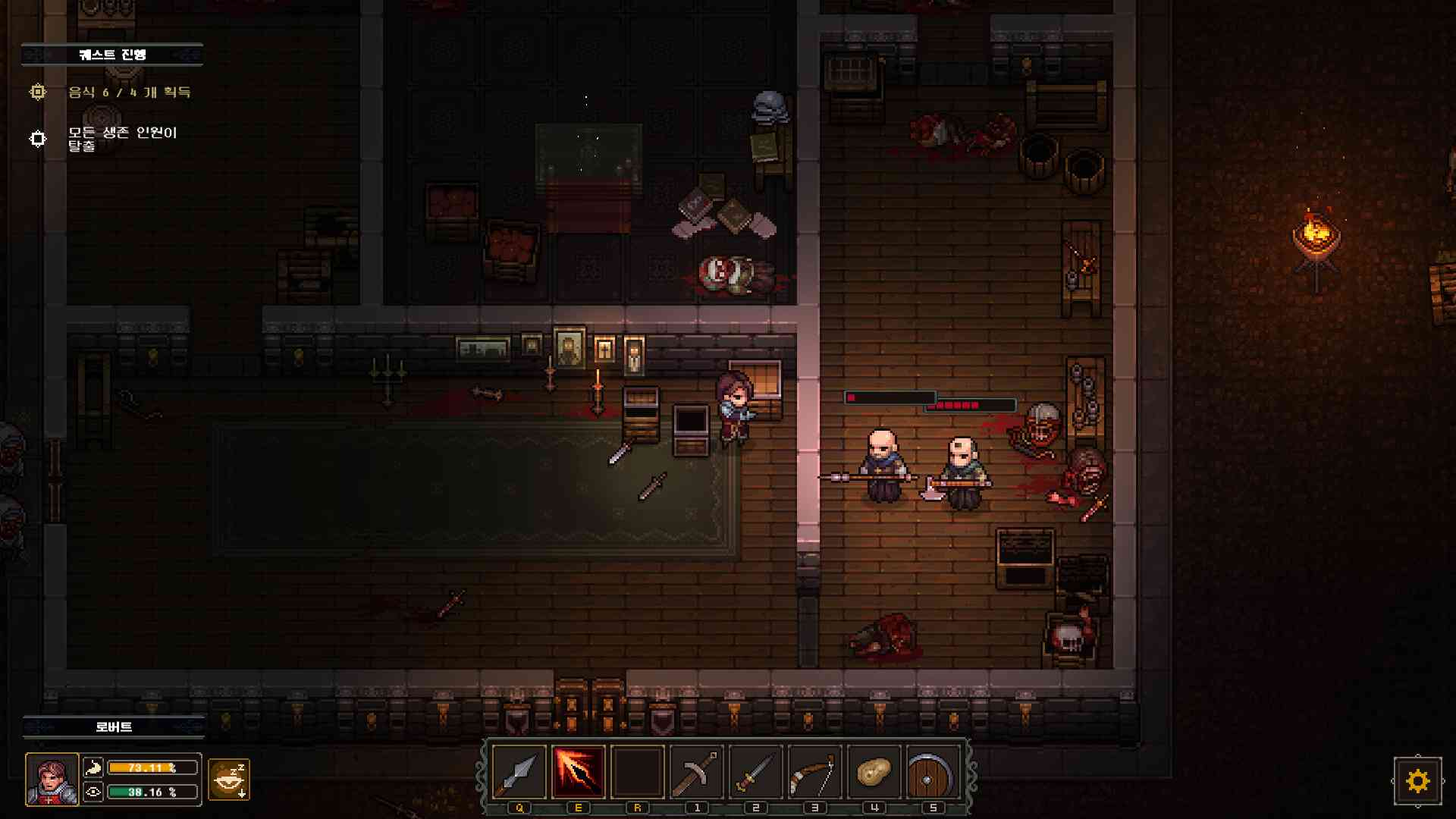Click Robert's character portrait thumbnail
The width and height of the screenshot is (1456, 819).
pyautogui.click(x=52, y=780)
